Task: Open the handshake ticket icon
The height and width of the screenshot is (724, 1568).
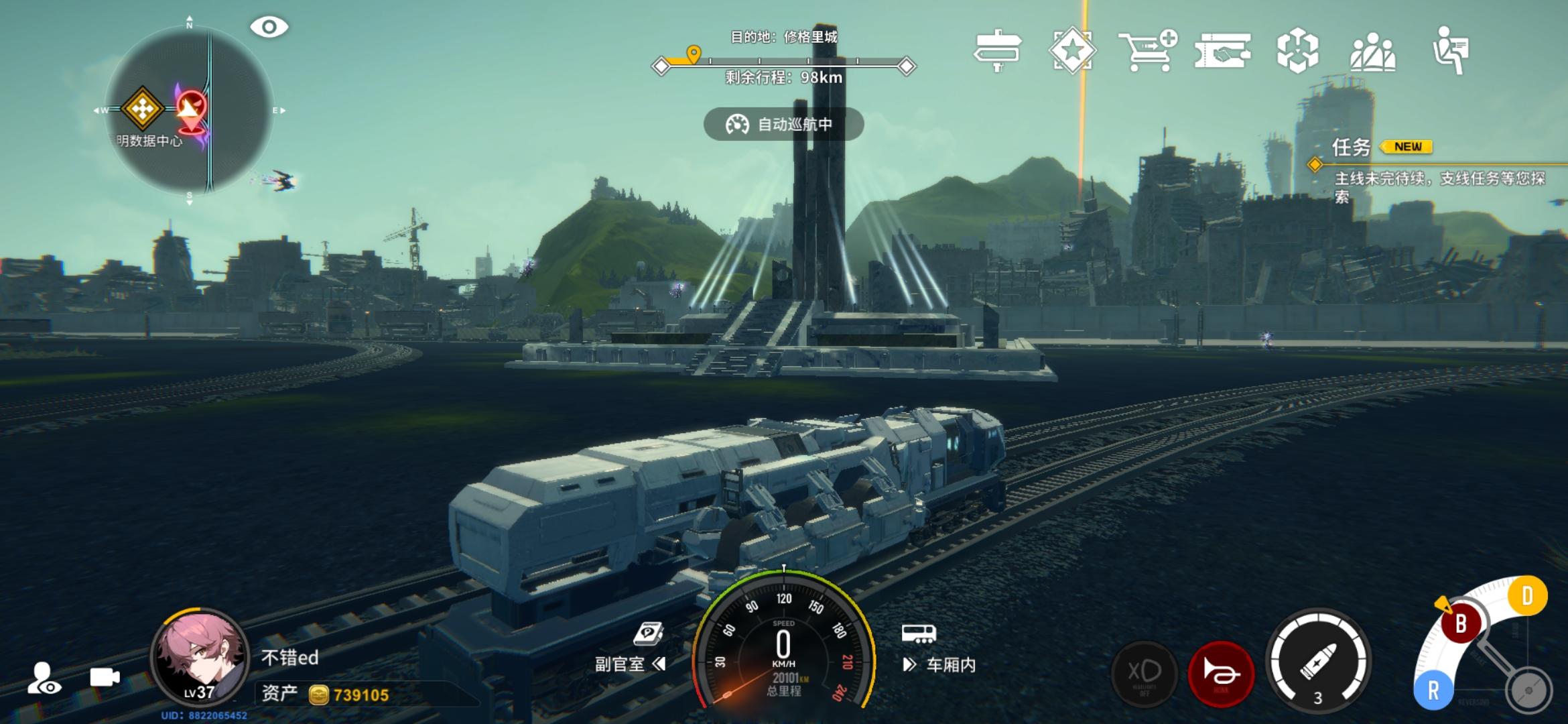Action: (1222, 50)
